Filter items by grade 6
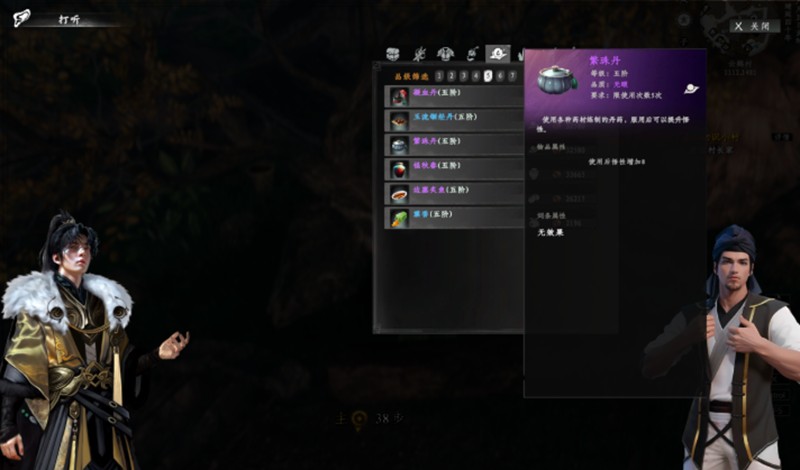This screenshot has width=800, height=470. 500,75
